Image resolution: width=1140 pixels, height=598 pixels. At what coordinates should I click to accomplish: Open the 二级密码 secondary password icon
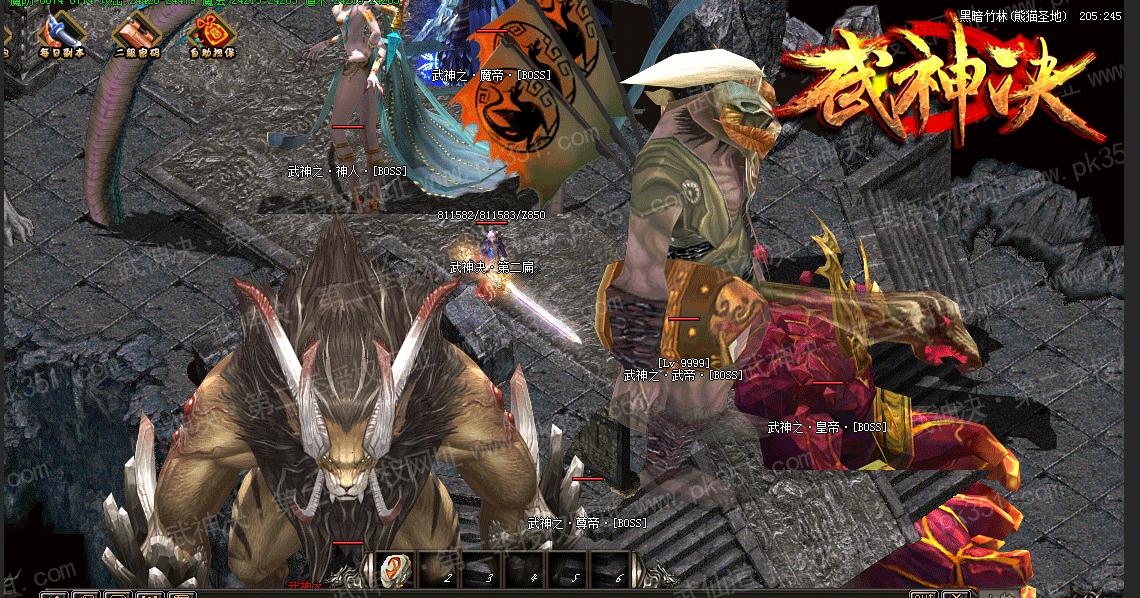pos(136,33)
